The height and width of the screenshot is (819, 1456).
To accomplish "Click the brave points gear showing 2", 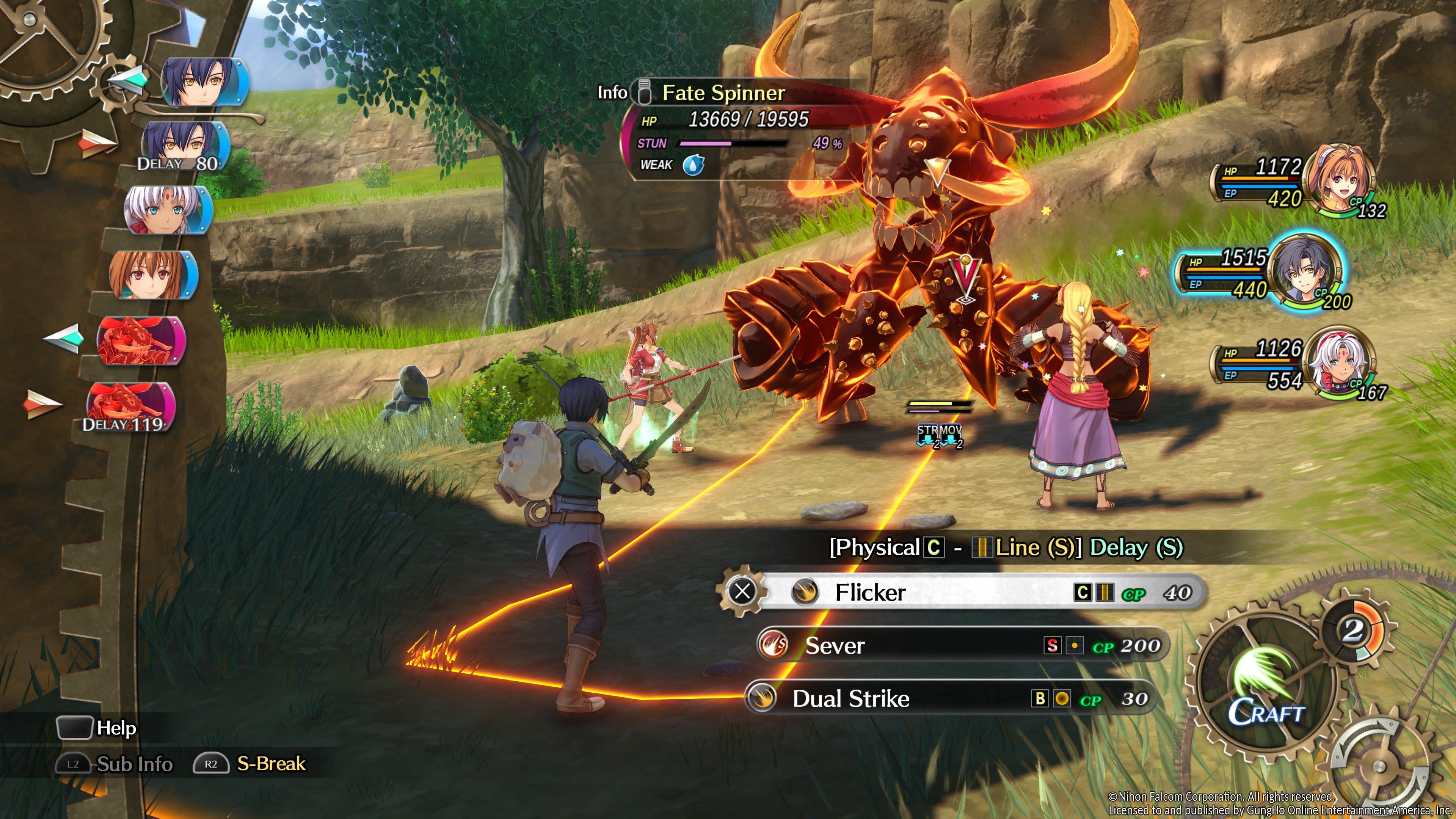I will (1352, 630).
